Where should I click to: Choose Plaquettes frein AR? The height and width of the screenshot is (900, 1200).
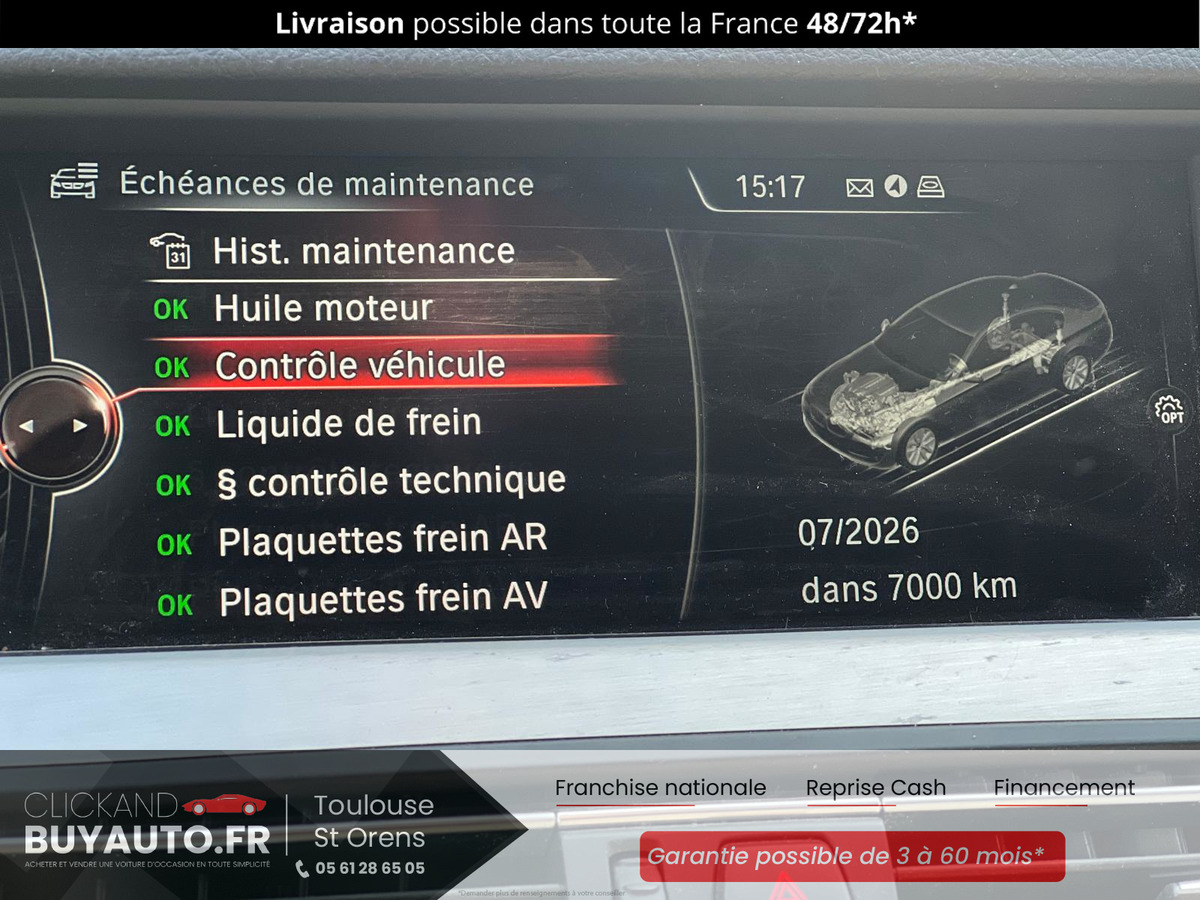coord(382,541)
